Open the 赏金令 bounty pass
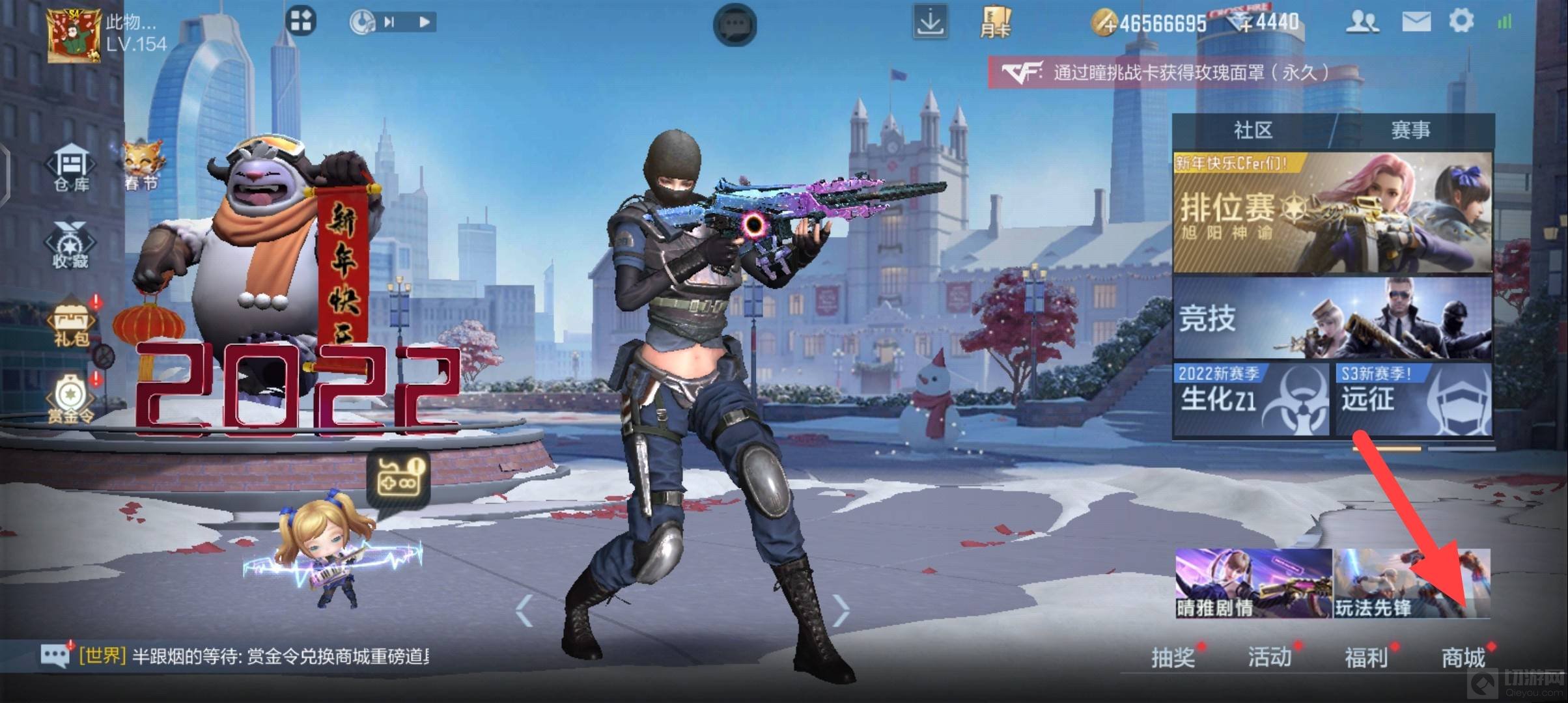Image resolution: width=1568 pixels, height=703 pixels. pyautogui.click(x=70, y=399)
